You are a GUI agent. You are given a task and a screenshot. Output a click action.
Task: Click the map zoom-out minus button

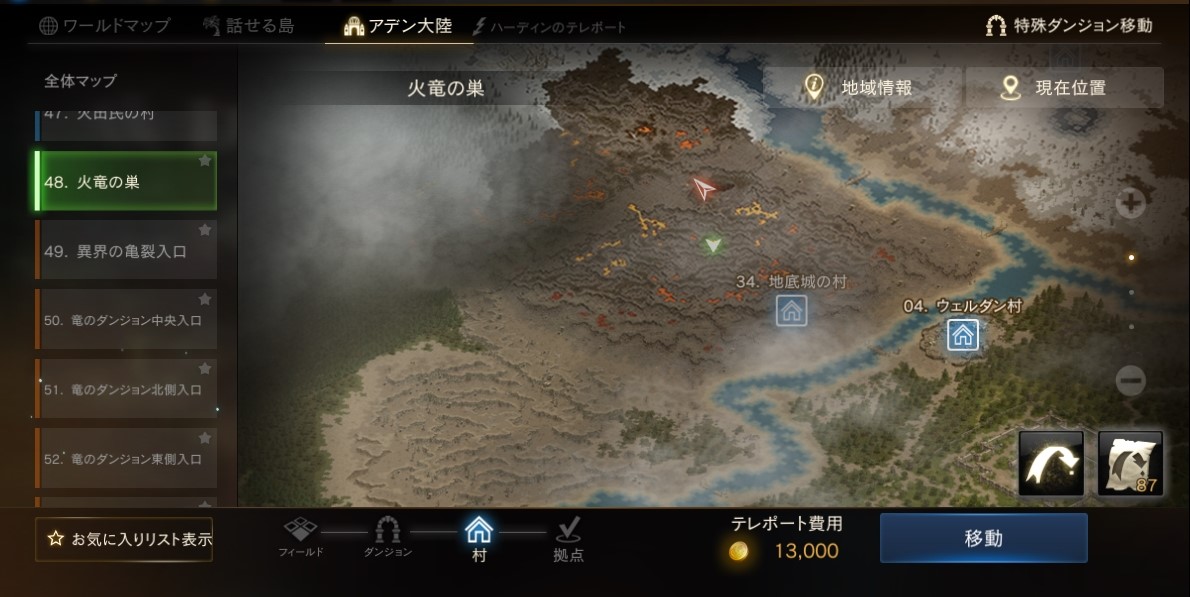(1131, 380)
